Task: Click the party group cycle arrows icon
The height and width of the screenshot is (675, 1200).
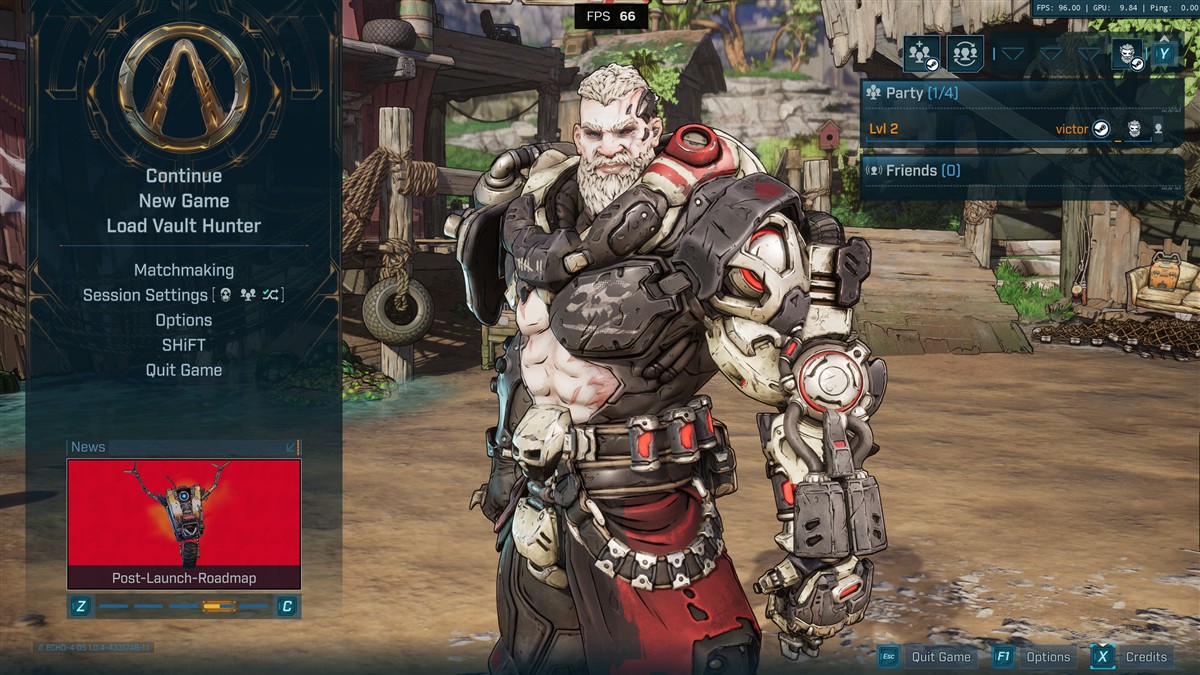Action: (965, 54)
